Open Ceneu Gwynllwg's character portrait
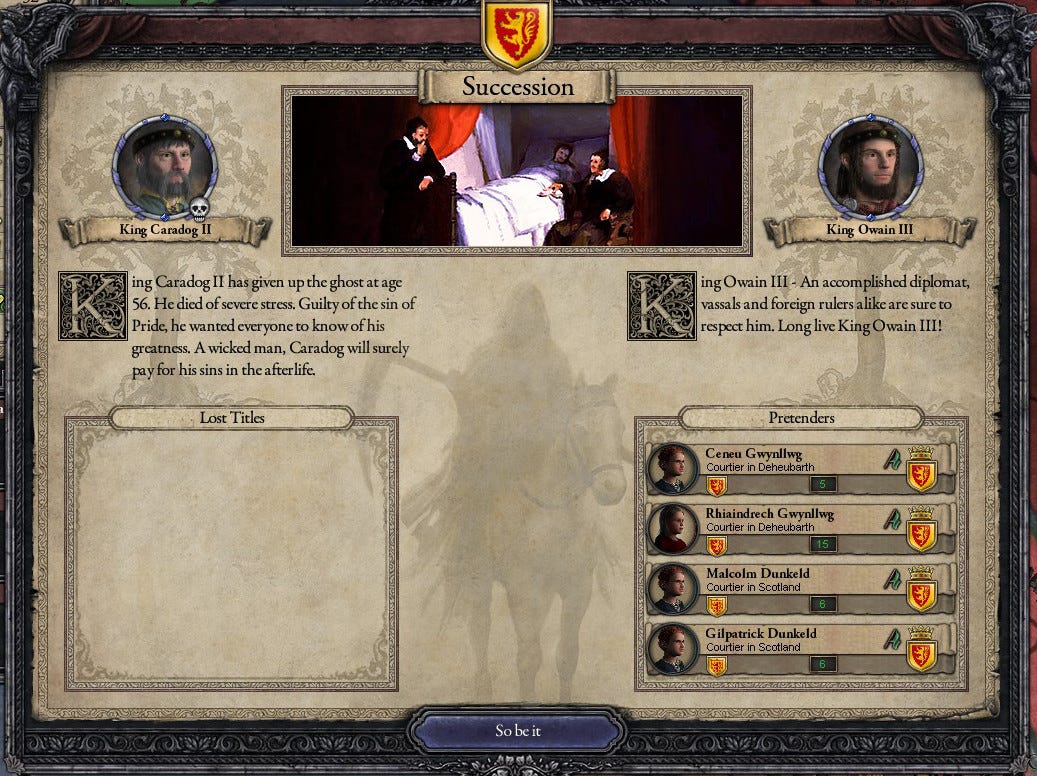1037x776 pixels. 673,469
